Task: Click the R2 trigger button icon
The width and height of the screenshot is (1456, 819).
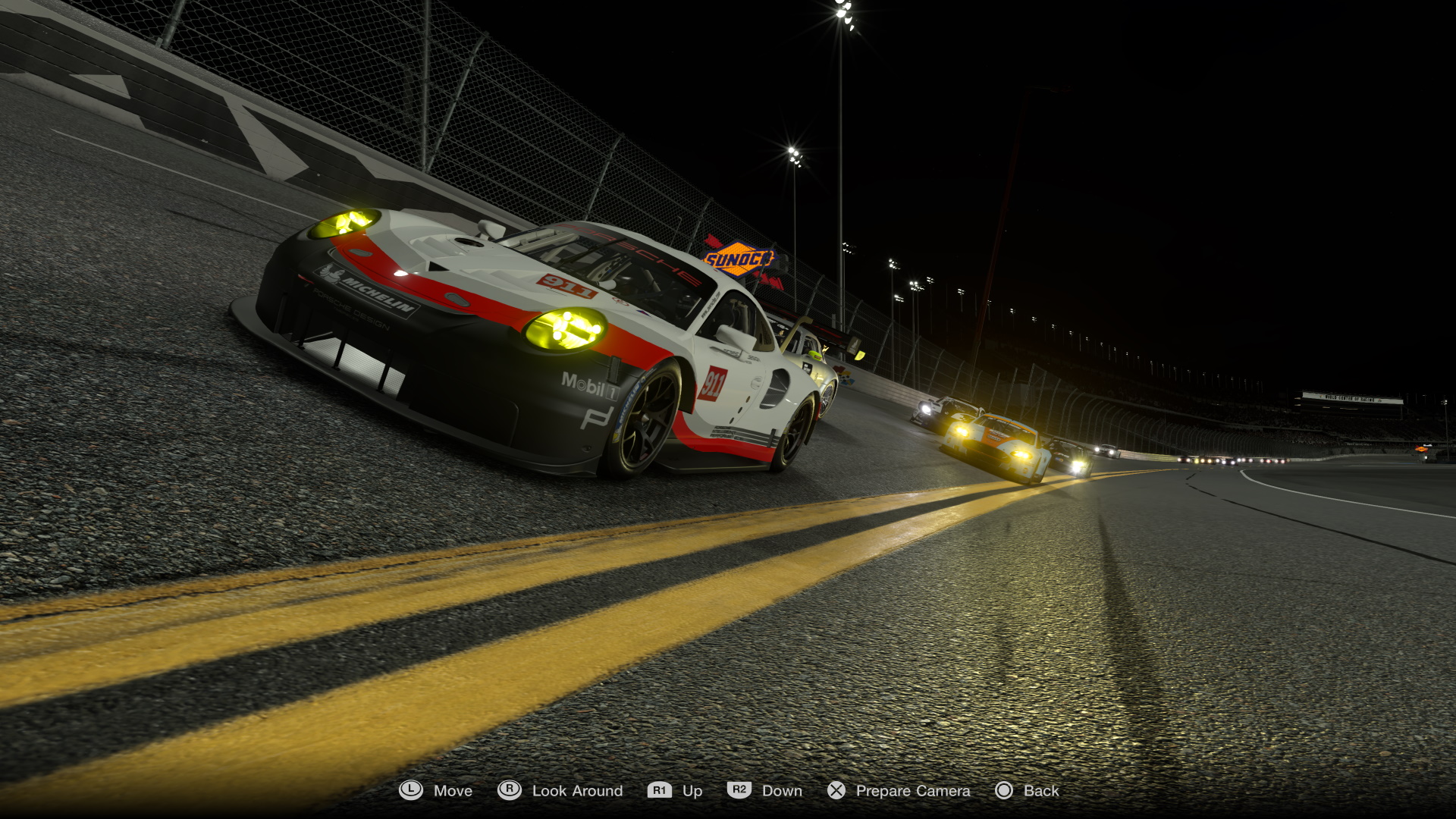Action: click(x=738, y=790)
